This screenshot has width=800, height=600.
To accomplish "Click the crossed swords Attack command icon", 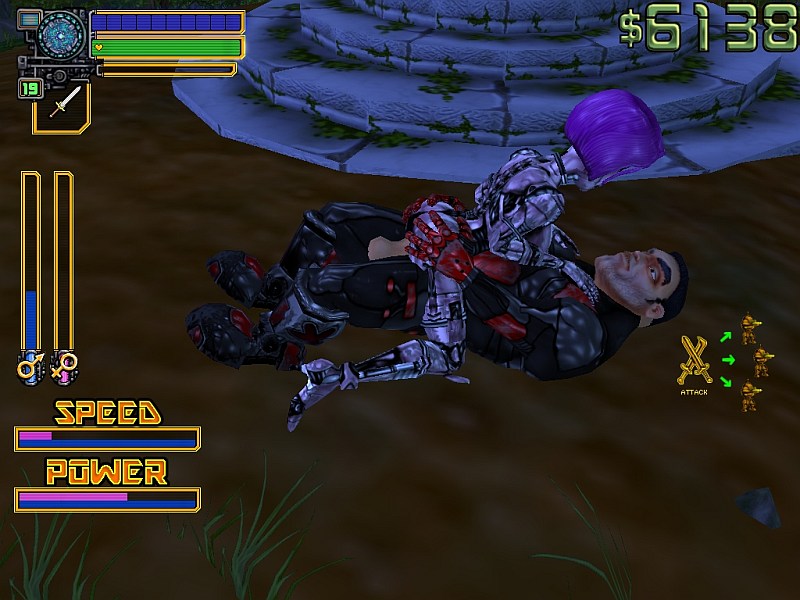I will pos(693,360).
